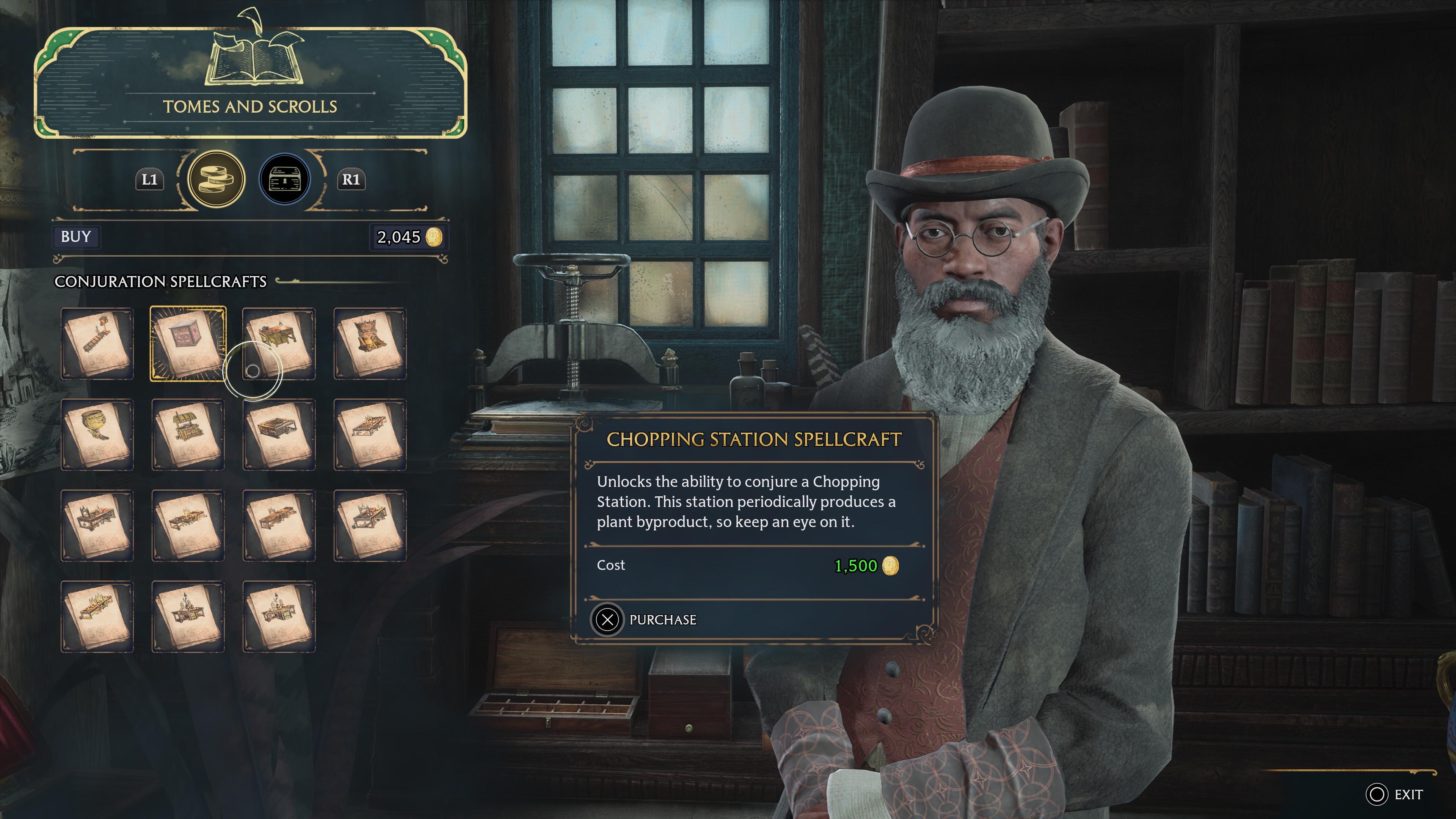Screen dimensions: 1456x819
Task: Select the barrel tower spellcraft scroll
Action: coord(370,344)
